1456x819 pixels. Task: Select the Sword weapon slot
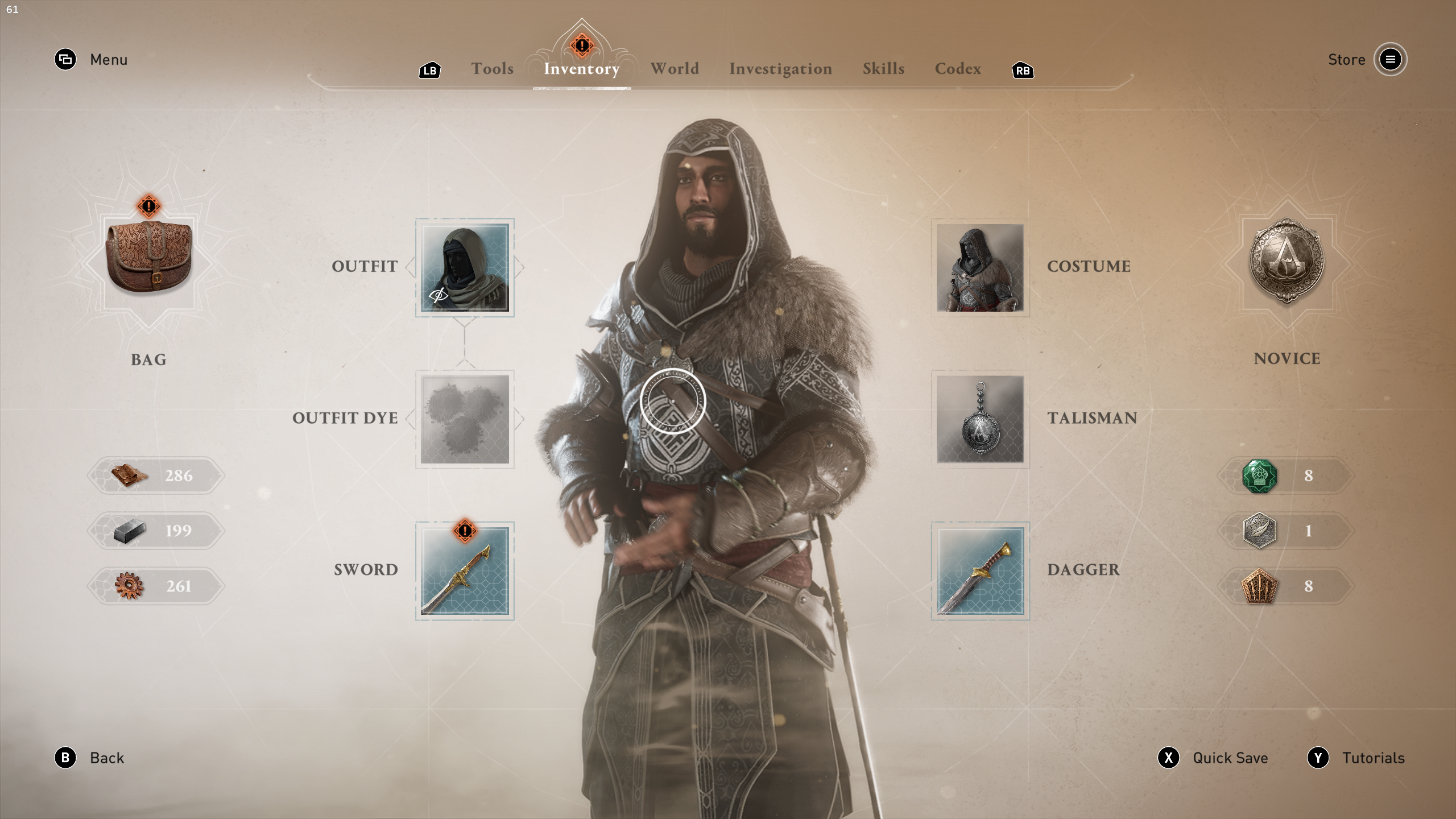(465, 570)
